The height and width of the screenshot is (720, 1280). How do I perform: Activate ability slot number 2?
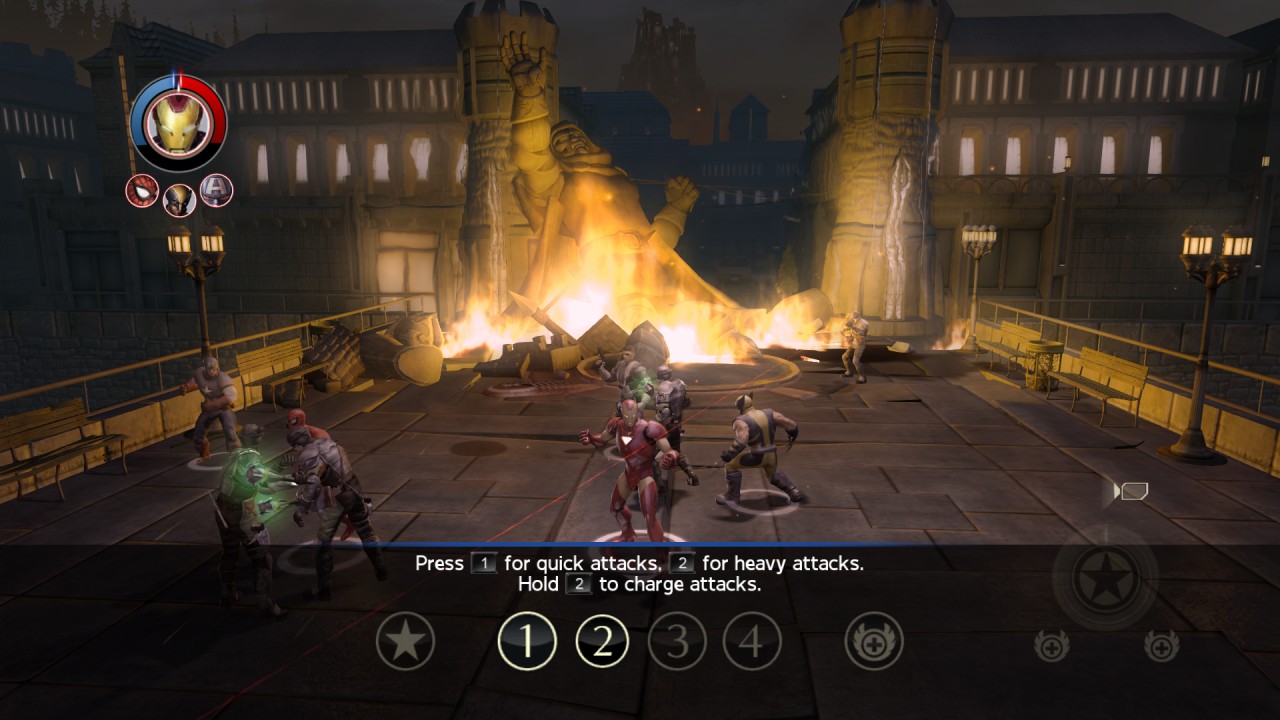point(602,641)
